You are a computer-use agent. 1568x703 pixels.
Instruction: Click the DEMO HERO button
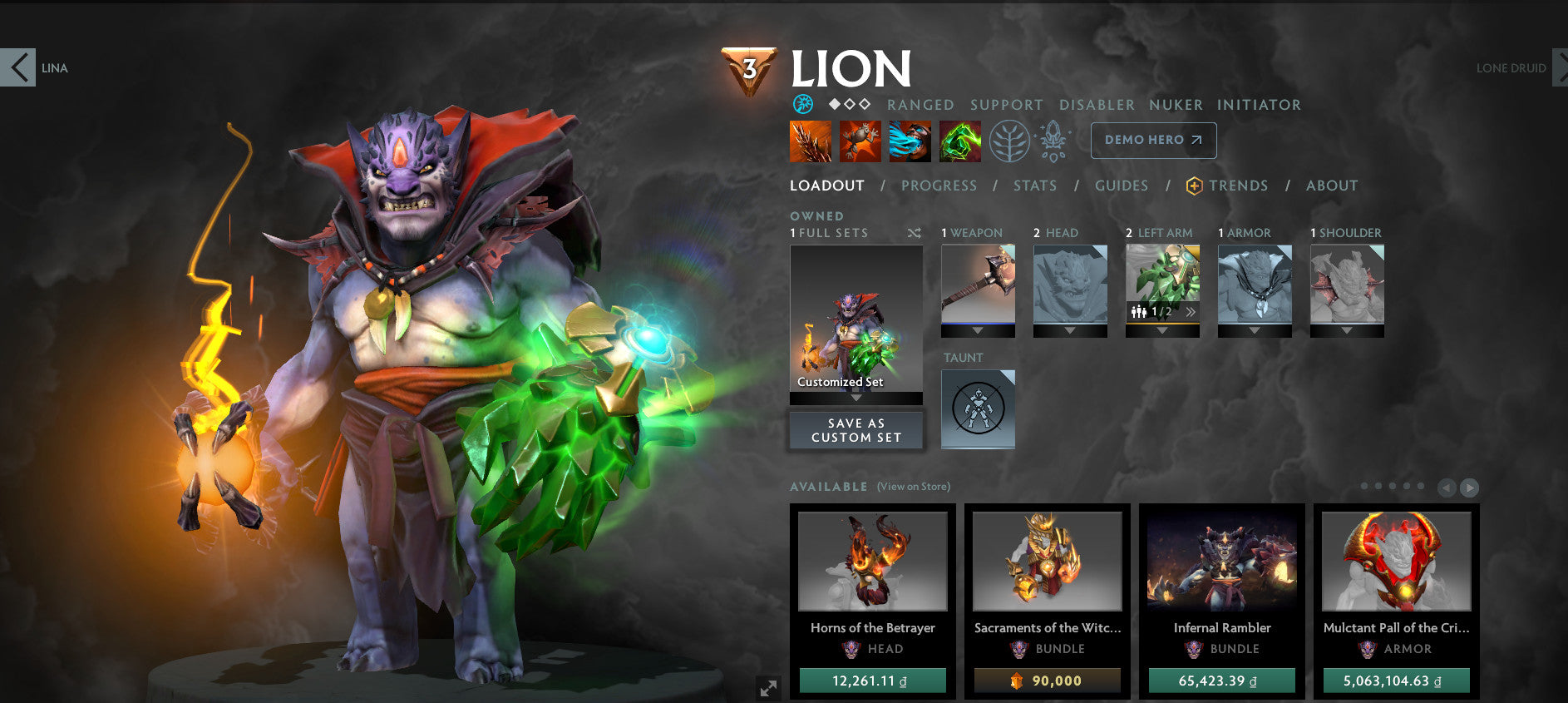tap(1153, 140)
